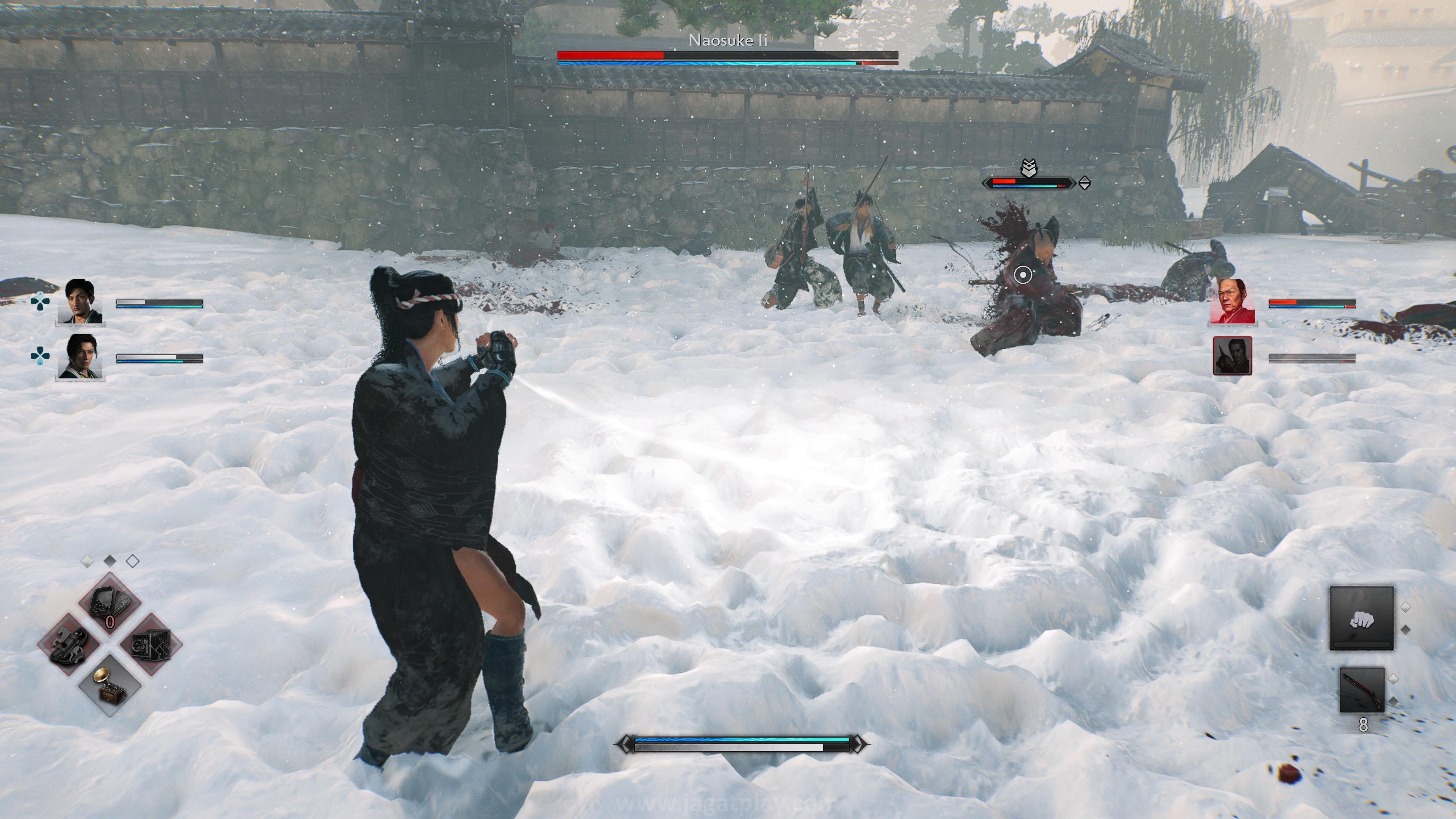Click the stagger marker above the enemy health bar
Viewport: 1456px width, 819px height.
coord(1029,169)
